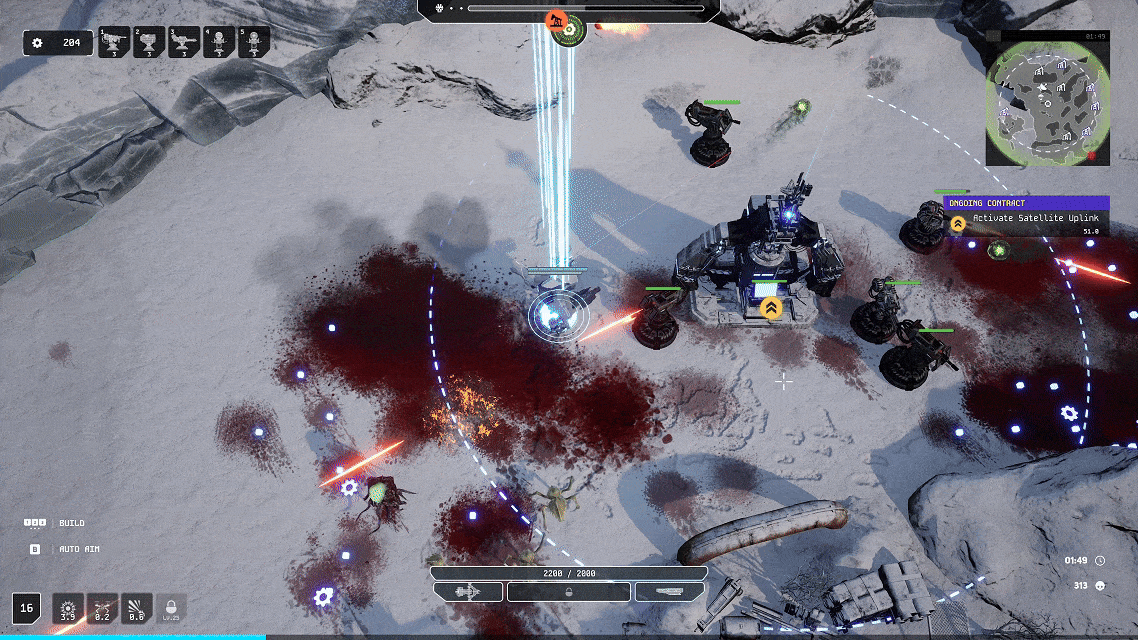1138x640 pixels.
Task: Click the locked Lv.25 ability slot
Action: pos(171,608)
